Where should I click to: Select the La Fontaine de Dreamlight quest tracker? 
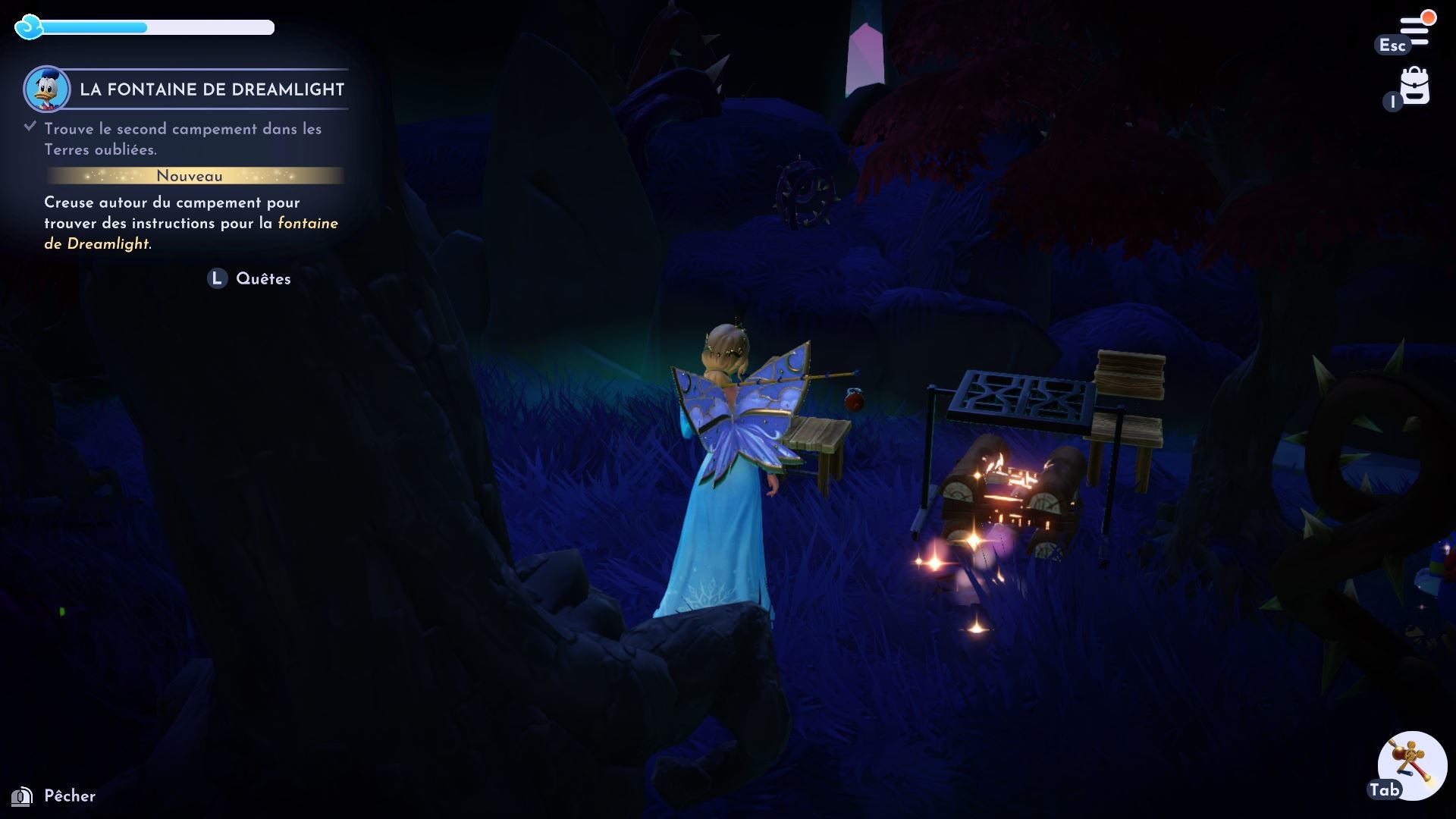(212, 89)
